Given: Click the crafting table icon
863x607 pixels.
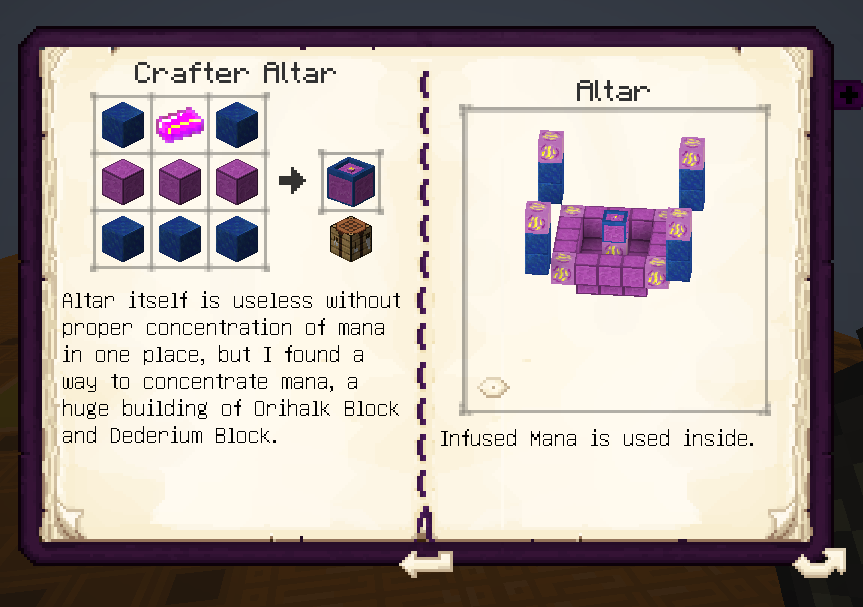Looking at the screenshot, I should tap(350, 242).
